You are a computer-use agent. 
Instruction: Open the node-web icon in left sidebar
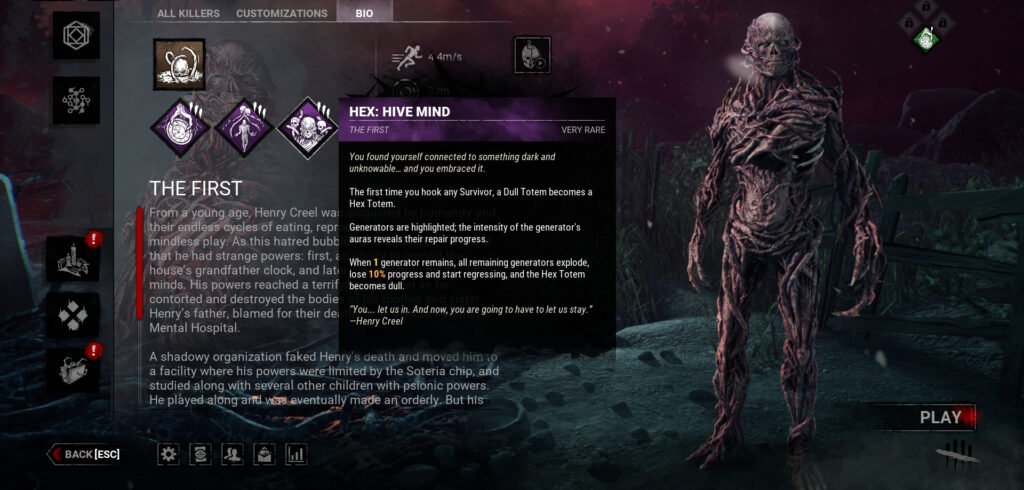point(75,101)
